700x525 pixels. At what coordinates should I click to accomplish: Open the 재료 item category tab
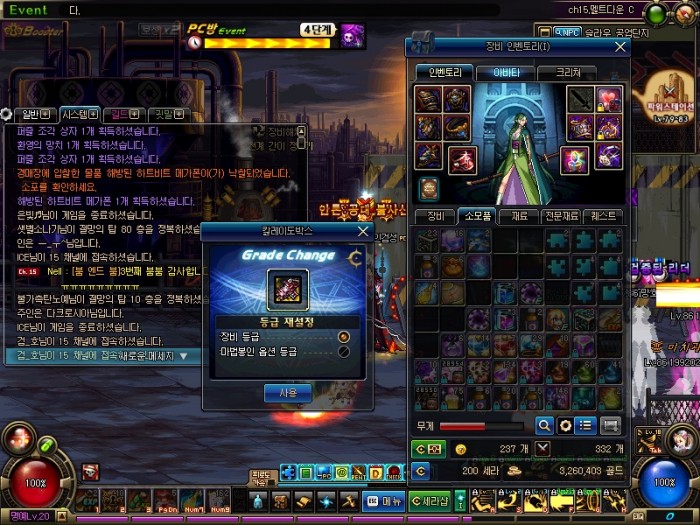(x=518, y=216)
